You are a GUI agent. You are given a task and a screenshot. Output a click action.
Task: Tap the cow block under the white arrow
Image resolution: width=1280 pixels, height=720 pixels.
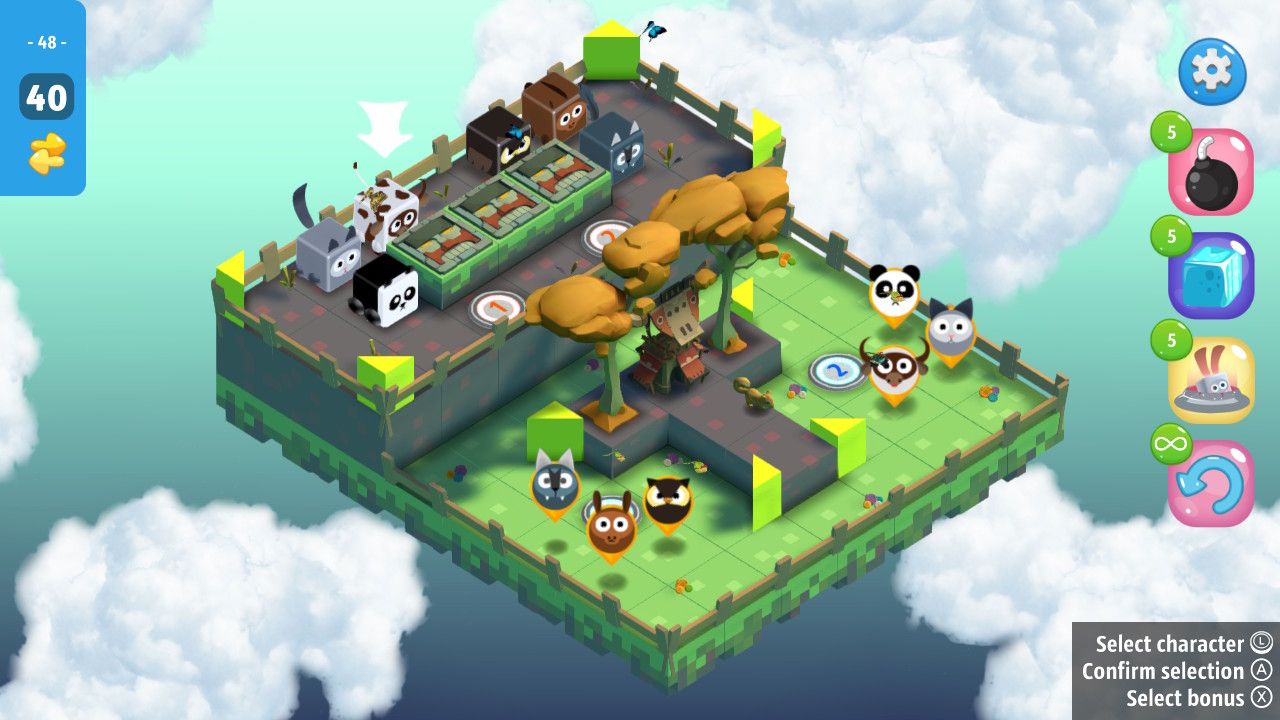coord(386,215)
